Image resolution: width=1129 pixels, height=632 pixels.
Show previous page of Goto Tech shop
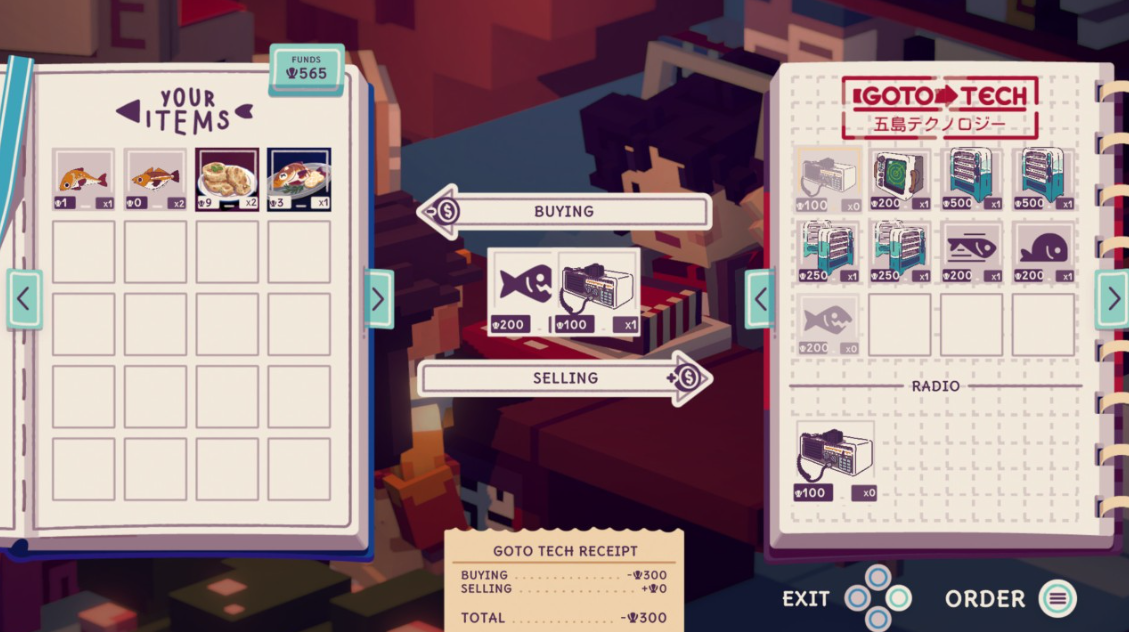(760, 299)
